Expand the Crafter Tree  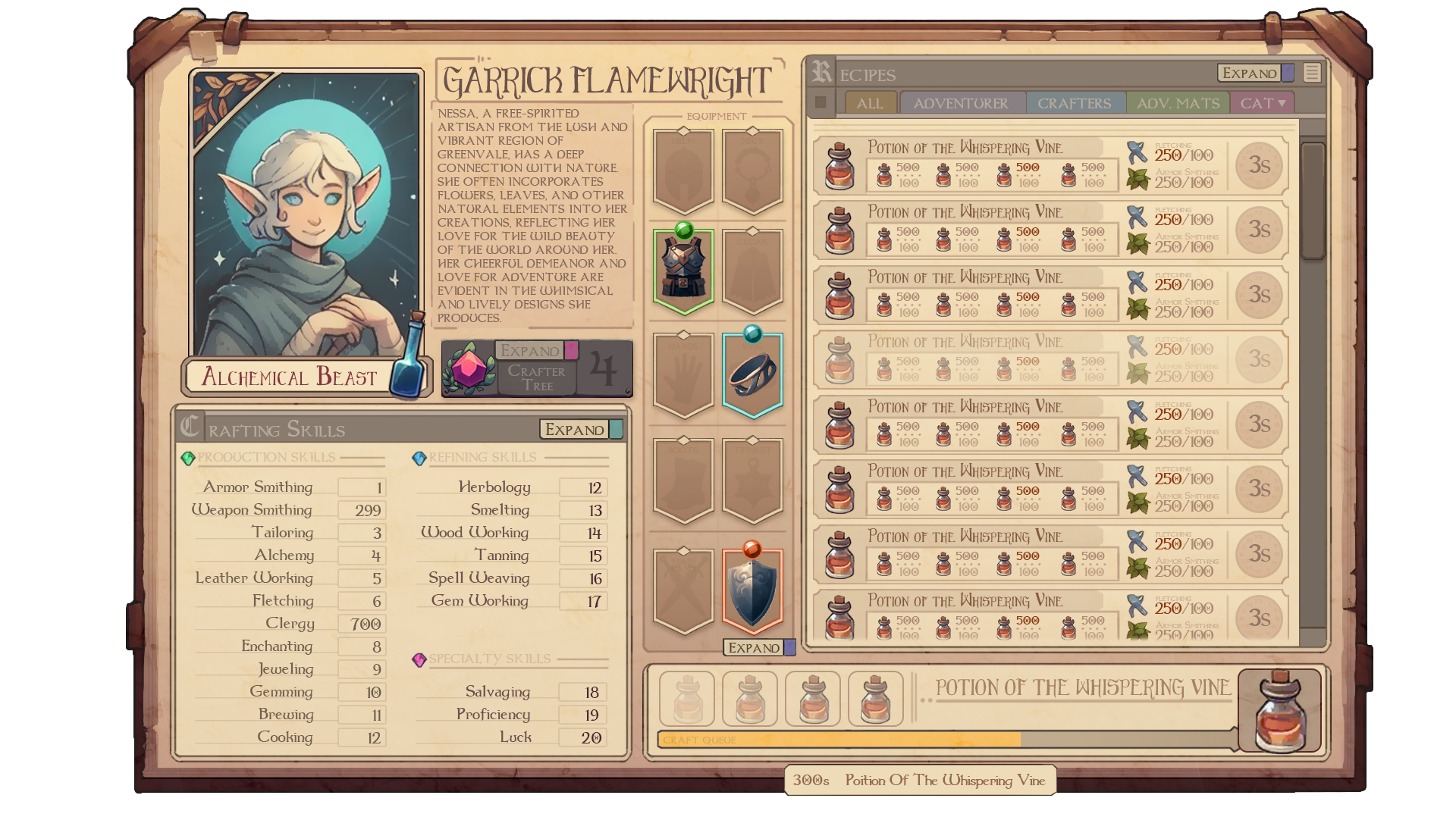(x=530, y=351)
